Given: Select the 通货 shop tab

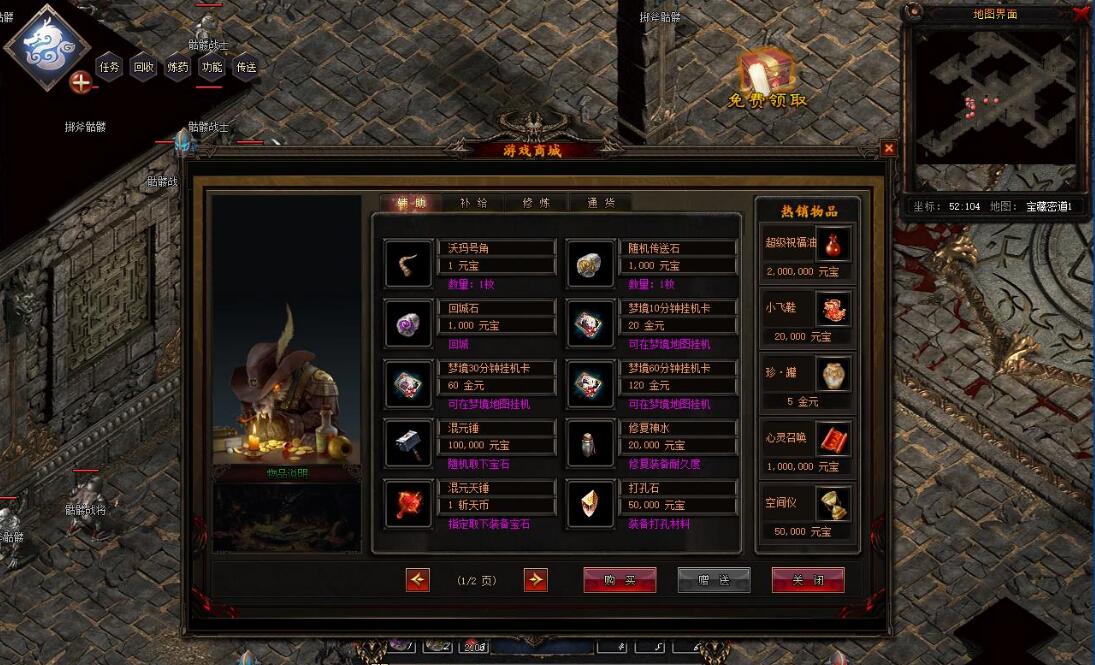Looking at the screenshot, I should 601,203.
